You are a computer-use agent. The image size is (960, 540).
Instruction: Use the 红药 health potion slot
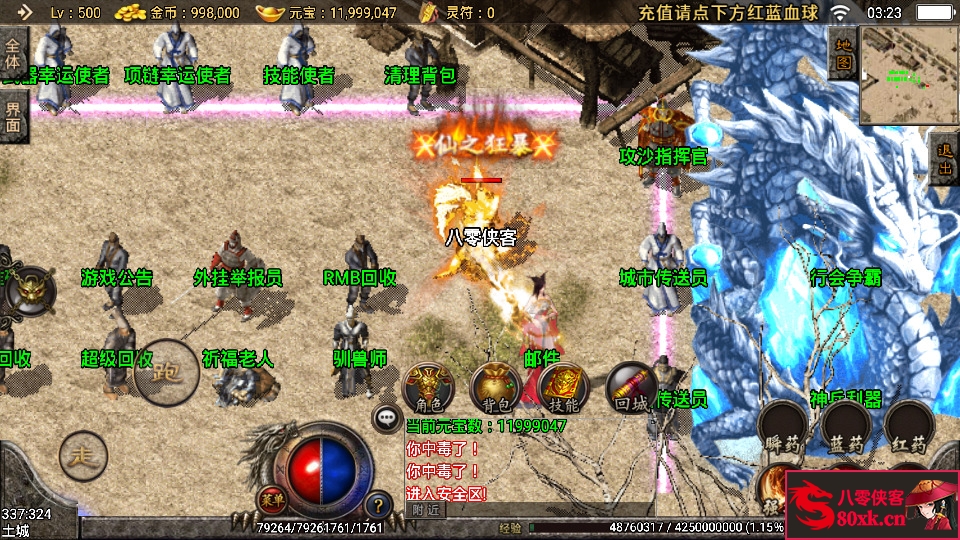(x=909, y=427)
